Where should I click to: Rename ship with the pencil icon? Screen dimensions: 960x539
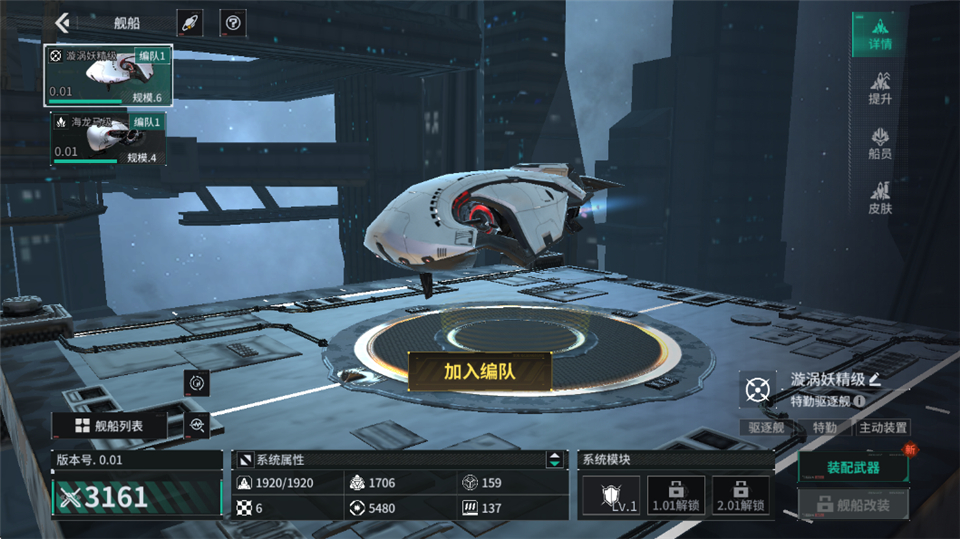pyautogui.click(x=875, y=379)
